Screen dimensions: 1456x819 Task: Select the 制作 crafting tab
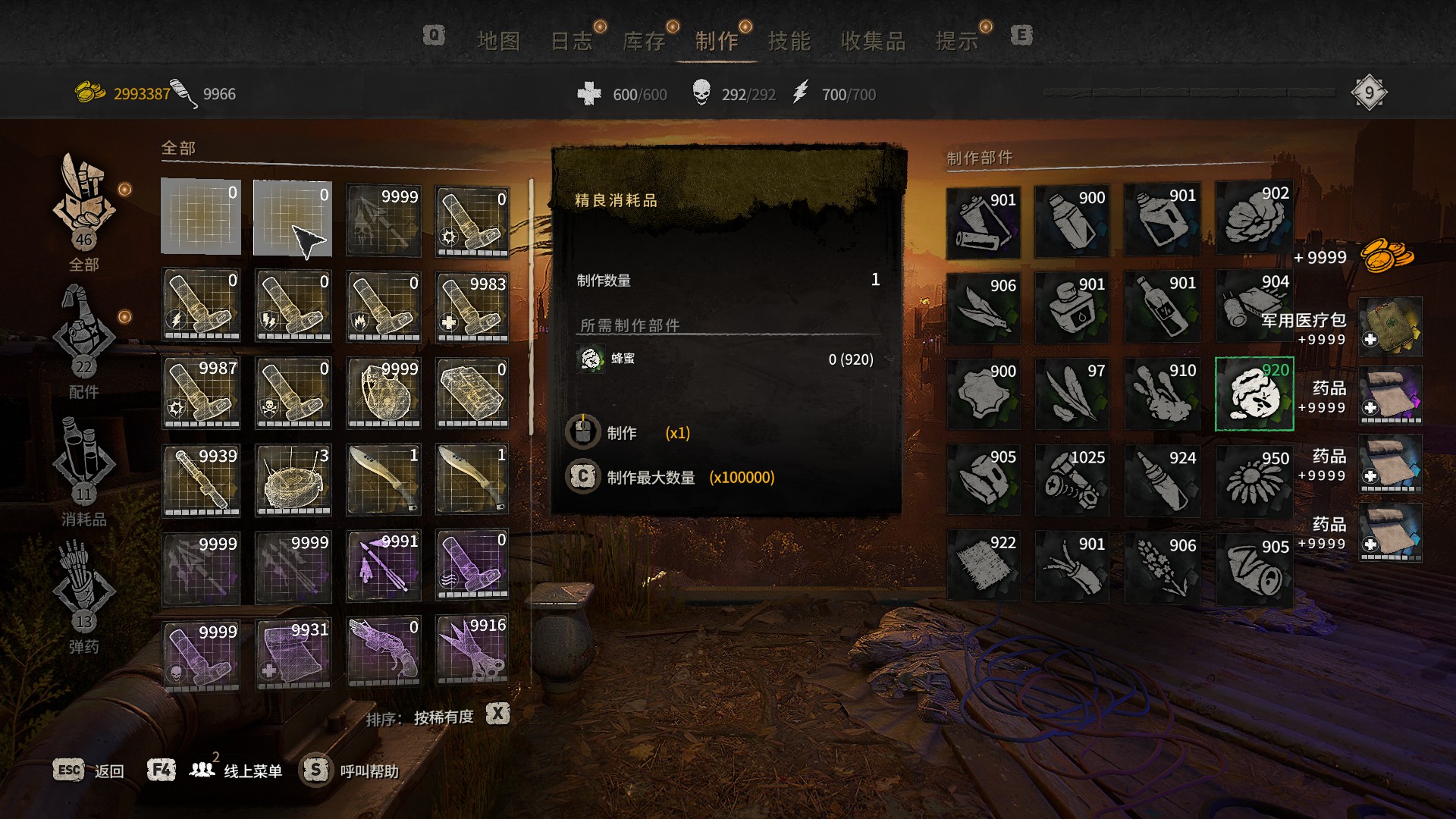pyautogui.click(x=717, y=41)
